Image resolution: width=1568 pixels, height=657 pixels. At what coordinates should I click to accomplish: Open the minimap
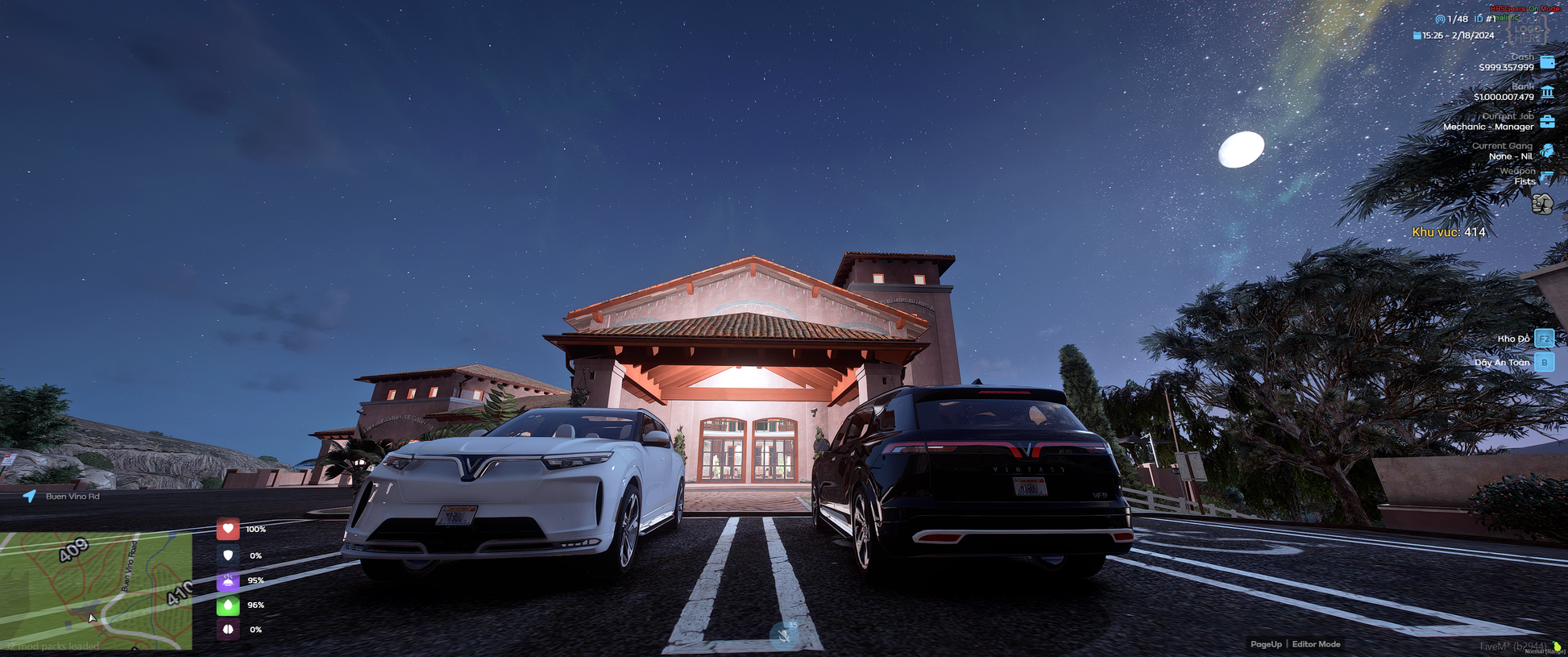(x=96, y=590)
